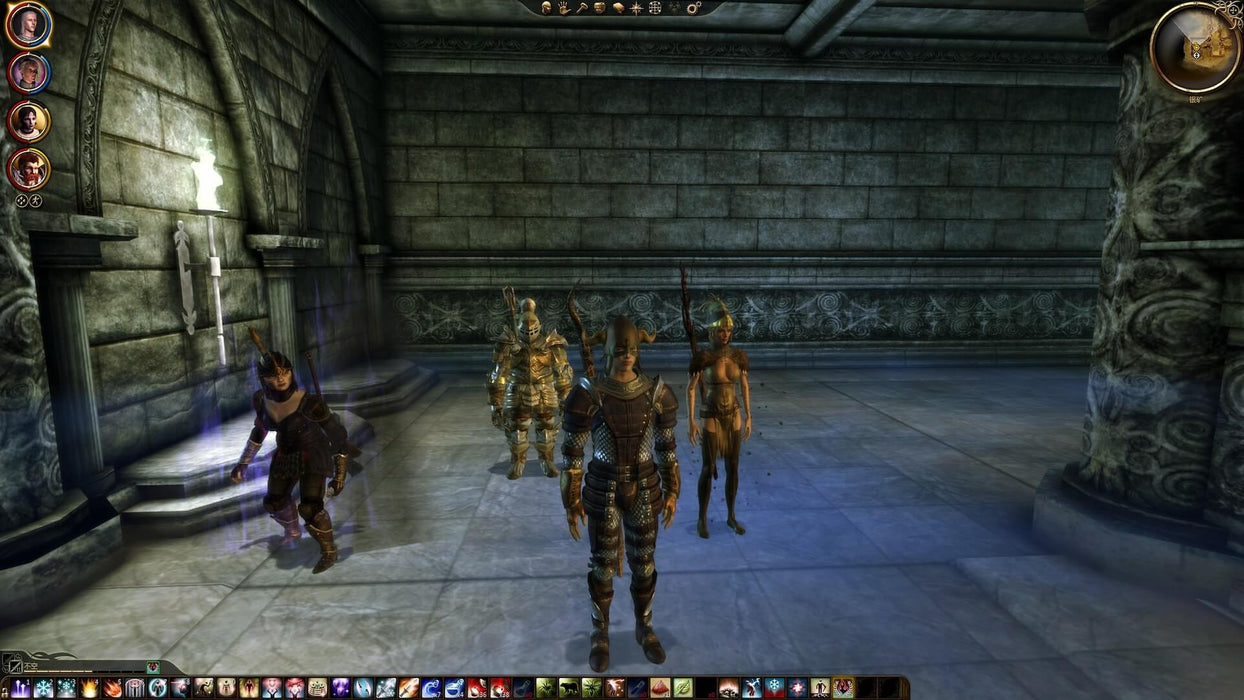Open the character record head icon
The height and width of the screenshot is (700, 1244).
(x=547, y=8)
